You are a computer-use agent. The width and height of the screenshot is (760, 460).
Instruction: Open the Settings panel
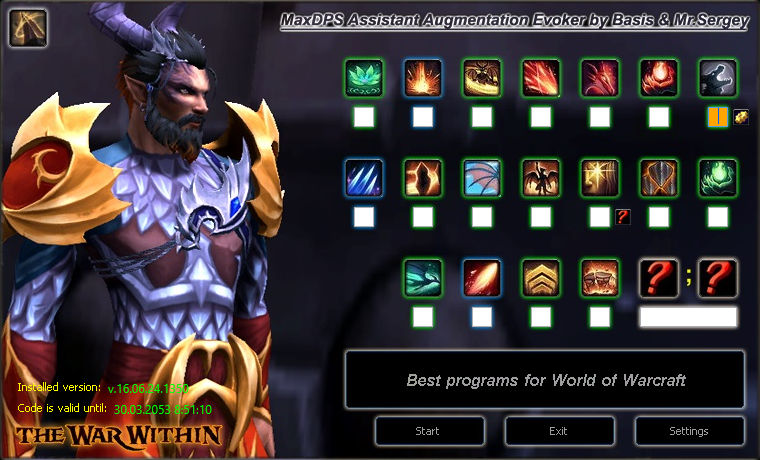pyautogui.click(x=688, y=431)
